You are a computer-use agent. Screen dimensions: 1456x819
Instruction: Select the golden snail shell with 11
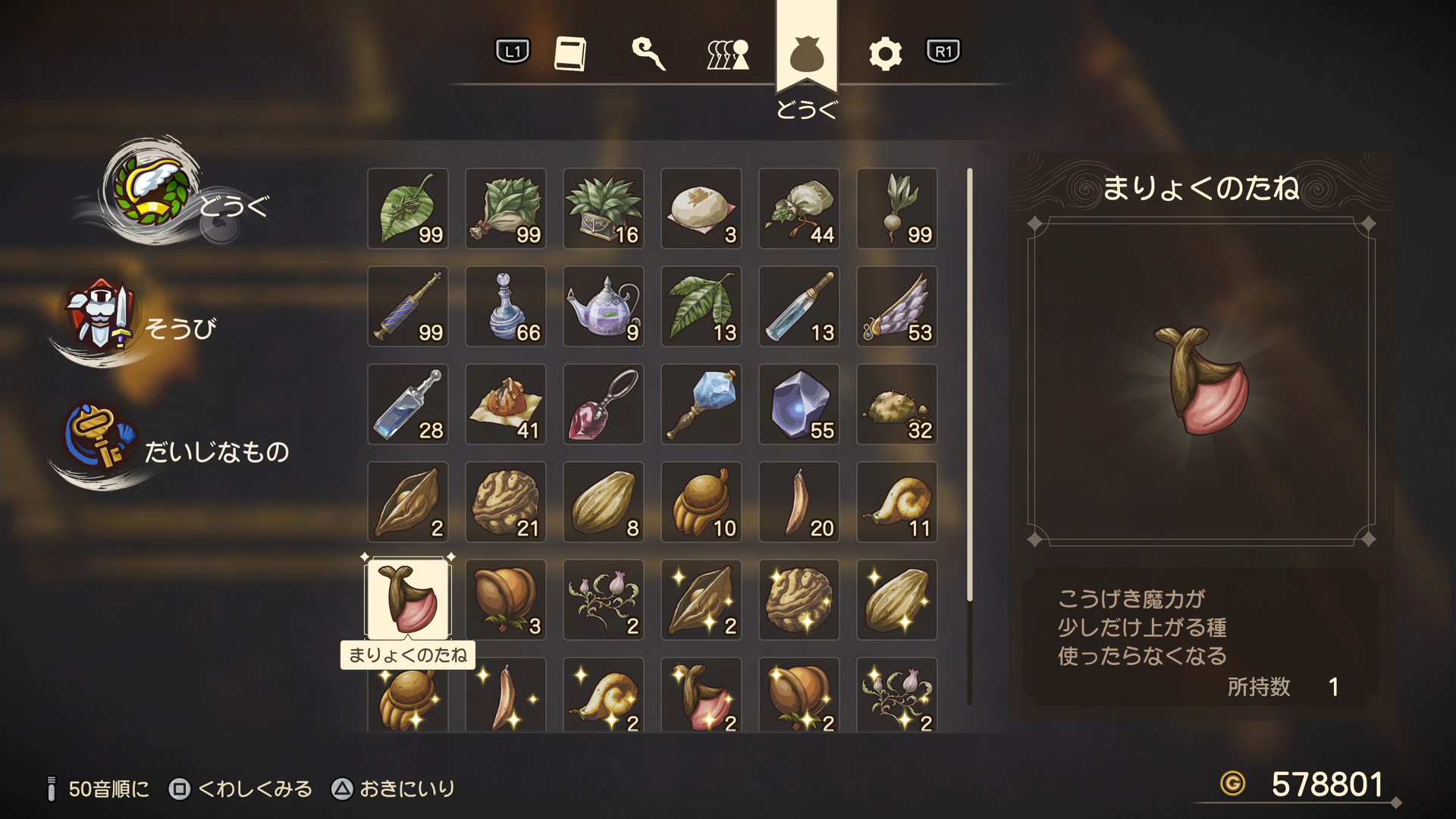897,502
